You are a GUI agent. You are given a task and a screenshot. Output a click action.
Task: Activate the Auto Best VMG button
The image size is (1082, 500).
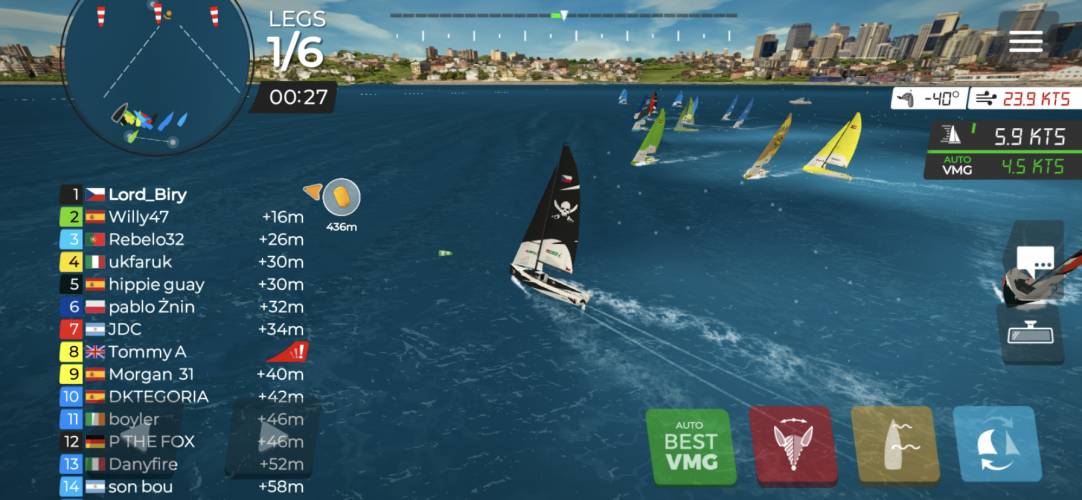tap(690, 445)
